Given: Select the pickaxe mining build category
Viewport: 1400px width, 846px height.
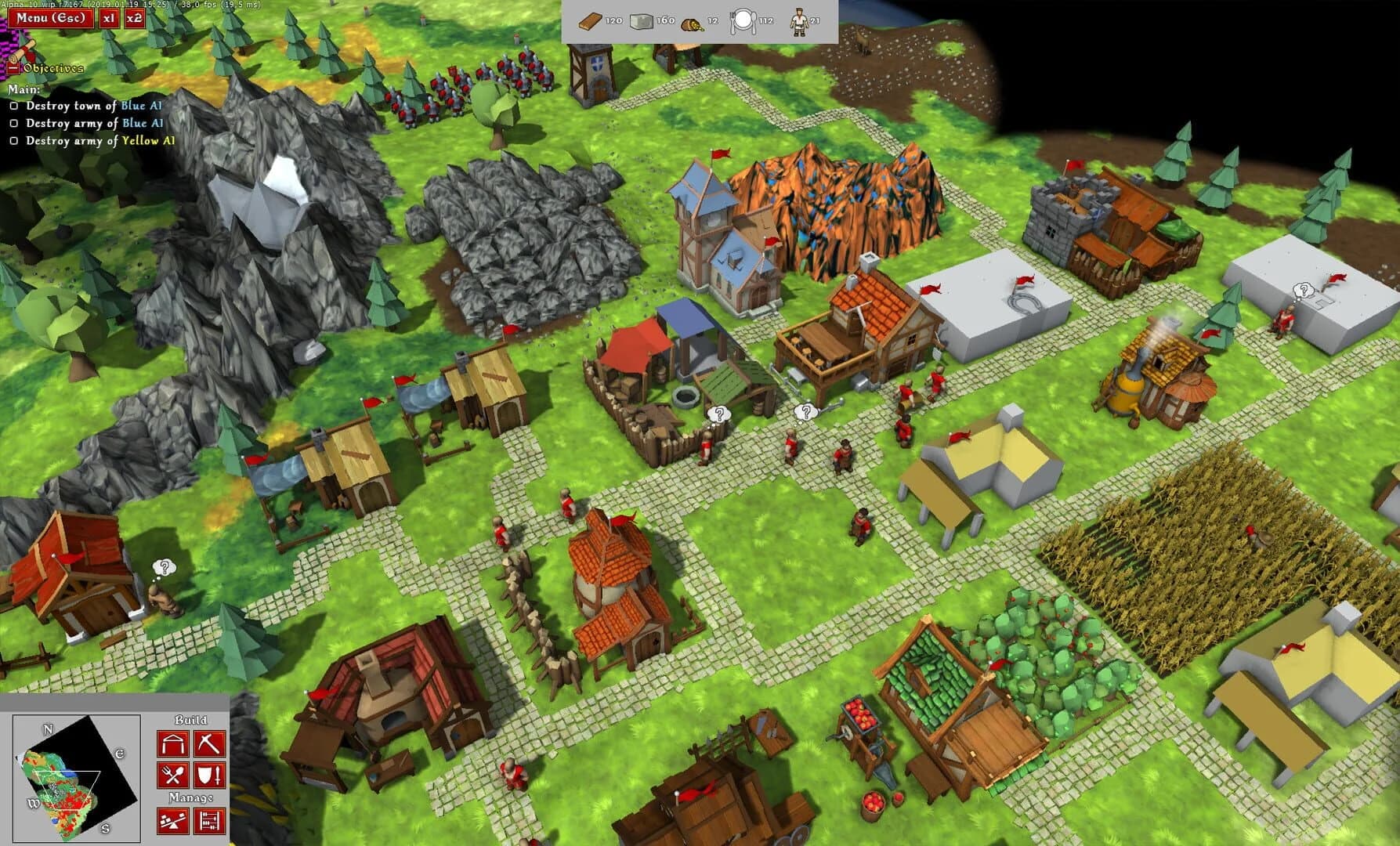Looking at the screenshot, I should pyautogui.click(x=208, y=744).
